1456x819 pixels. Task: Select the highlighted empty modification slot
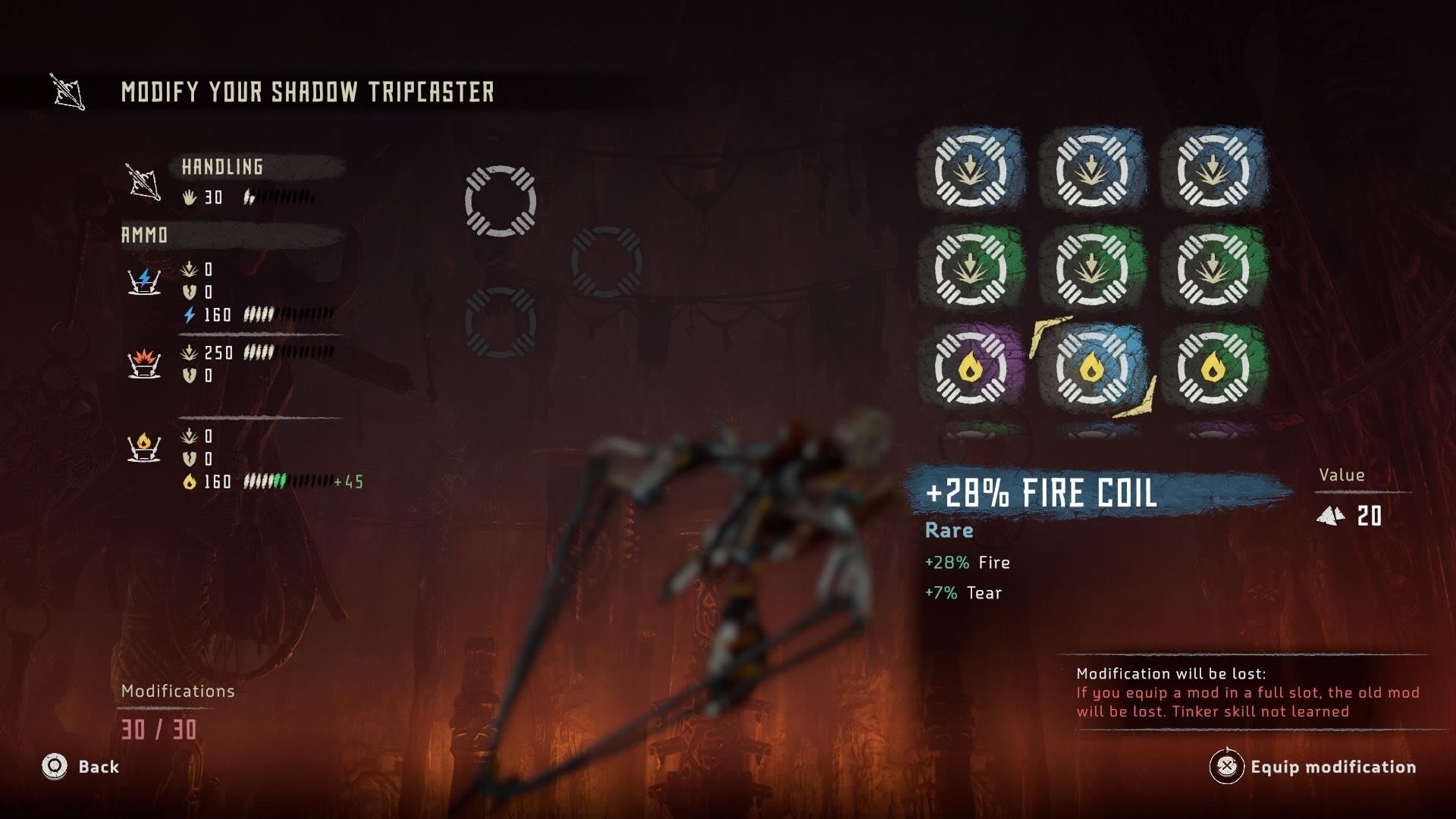[x=500, y=201]
